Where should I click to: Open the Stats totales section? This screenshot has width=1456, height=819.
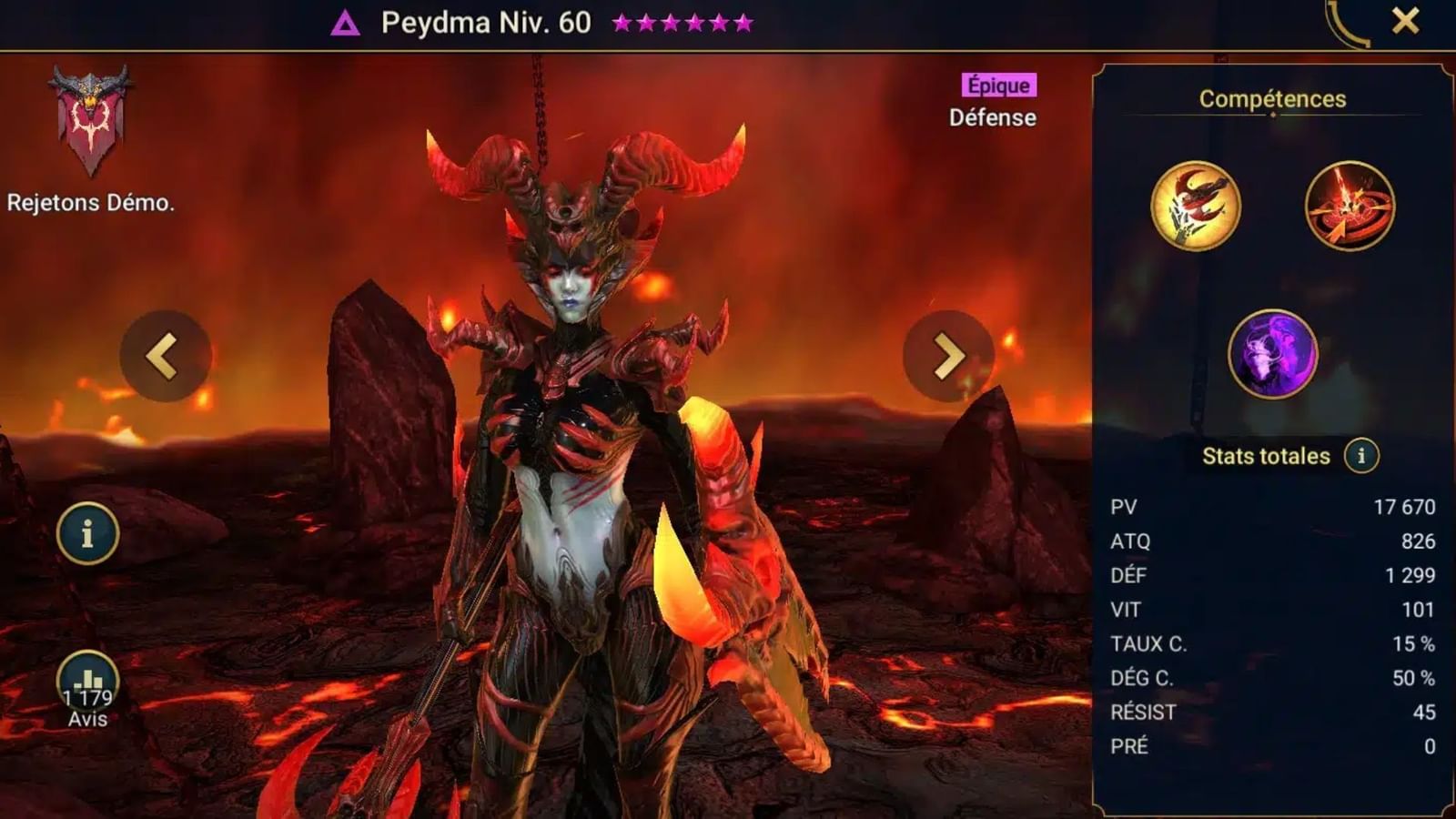coord(1265,455)
